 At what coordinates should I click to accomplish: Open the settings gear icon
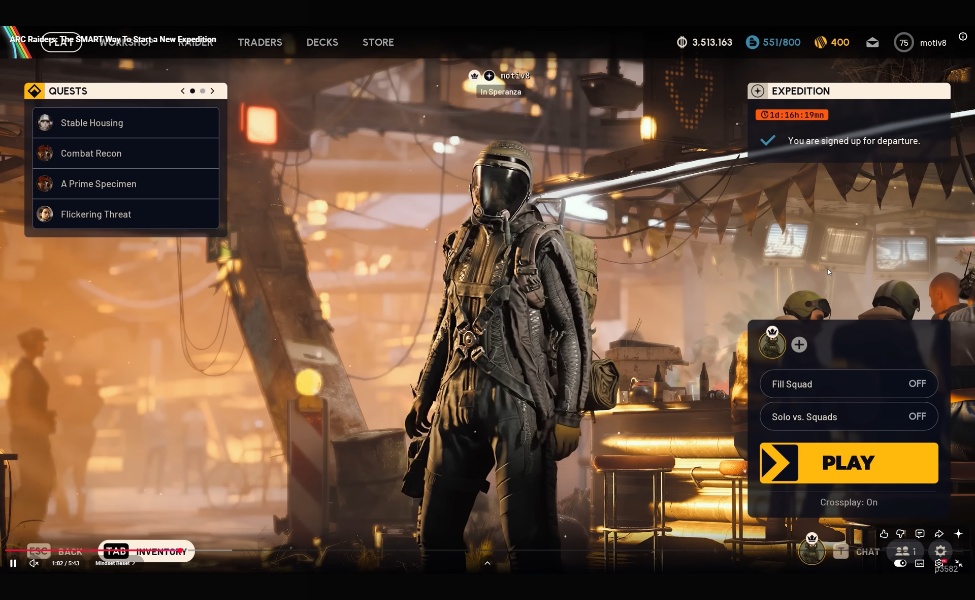click(940, 551)
